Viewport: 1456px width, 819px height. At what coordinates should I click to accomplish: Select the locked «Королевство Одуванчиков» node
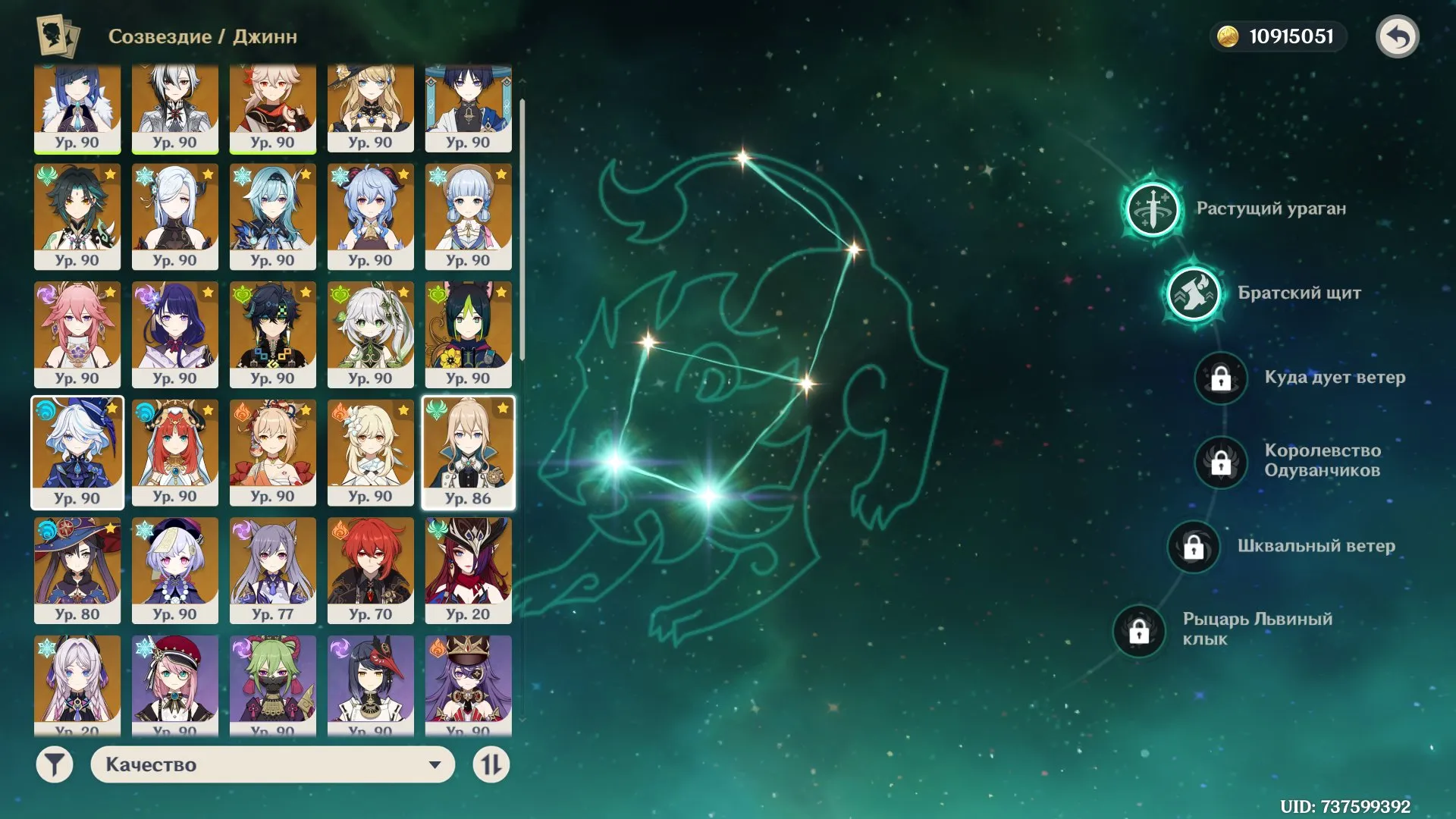click(1219, 461)
